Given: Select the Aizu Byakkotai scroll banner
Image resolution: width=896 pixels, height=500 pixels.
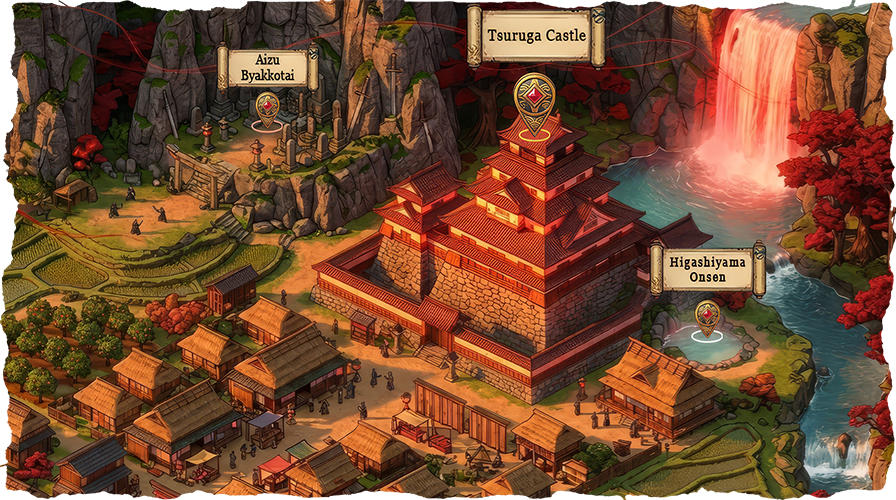Looking at the screenshot, I should 267,66.
